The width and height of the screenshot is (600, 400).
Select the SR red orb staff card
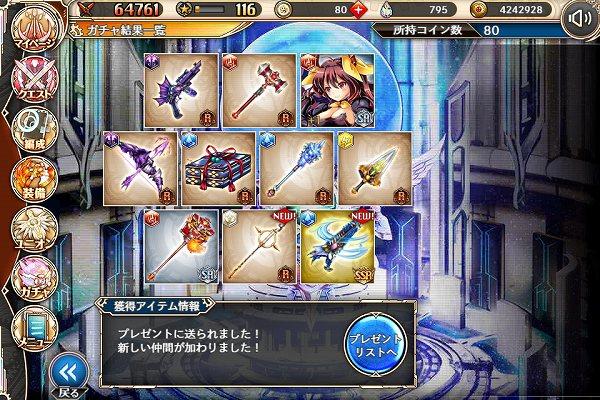pos(182,244)
